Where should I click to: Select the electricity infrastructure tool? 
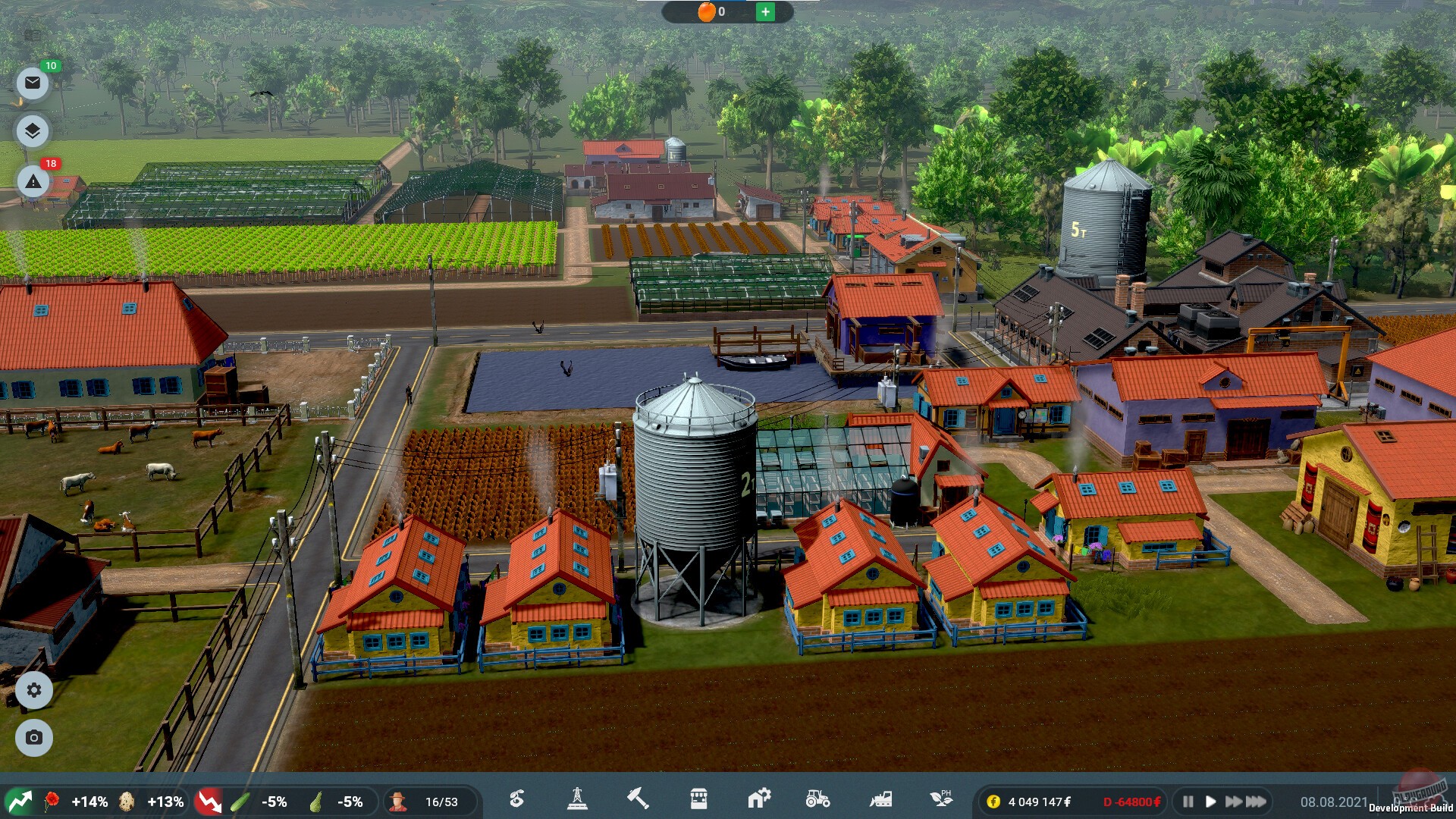click(579, 800)
